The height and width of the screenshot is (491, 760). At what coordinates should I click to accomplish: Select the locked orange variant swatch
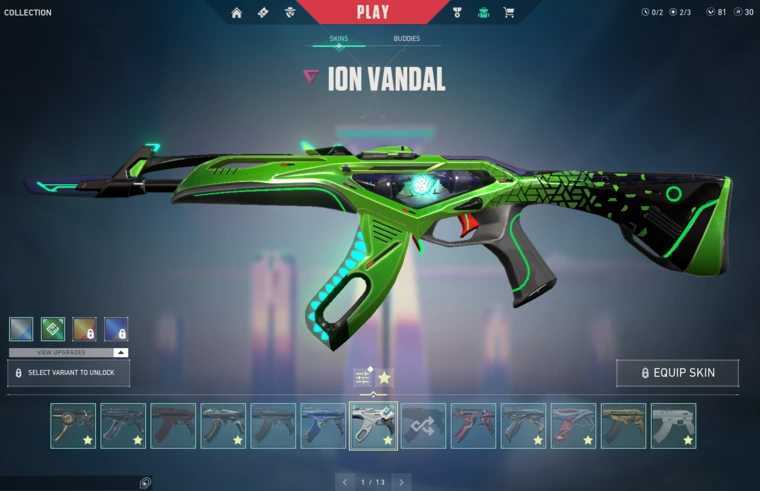(85, 329)
